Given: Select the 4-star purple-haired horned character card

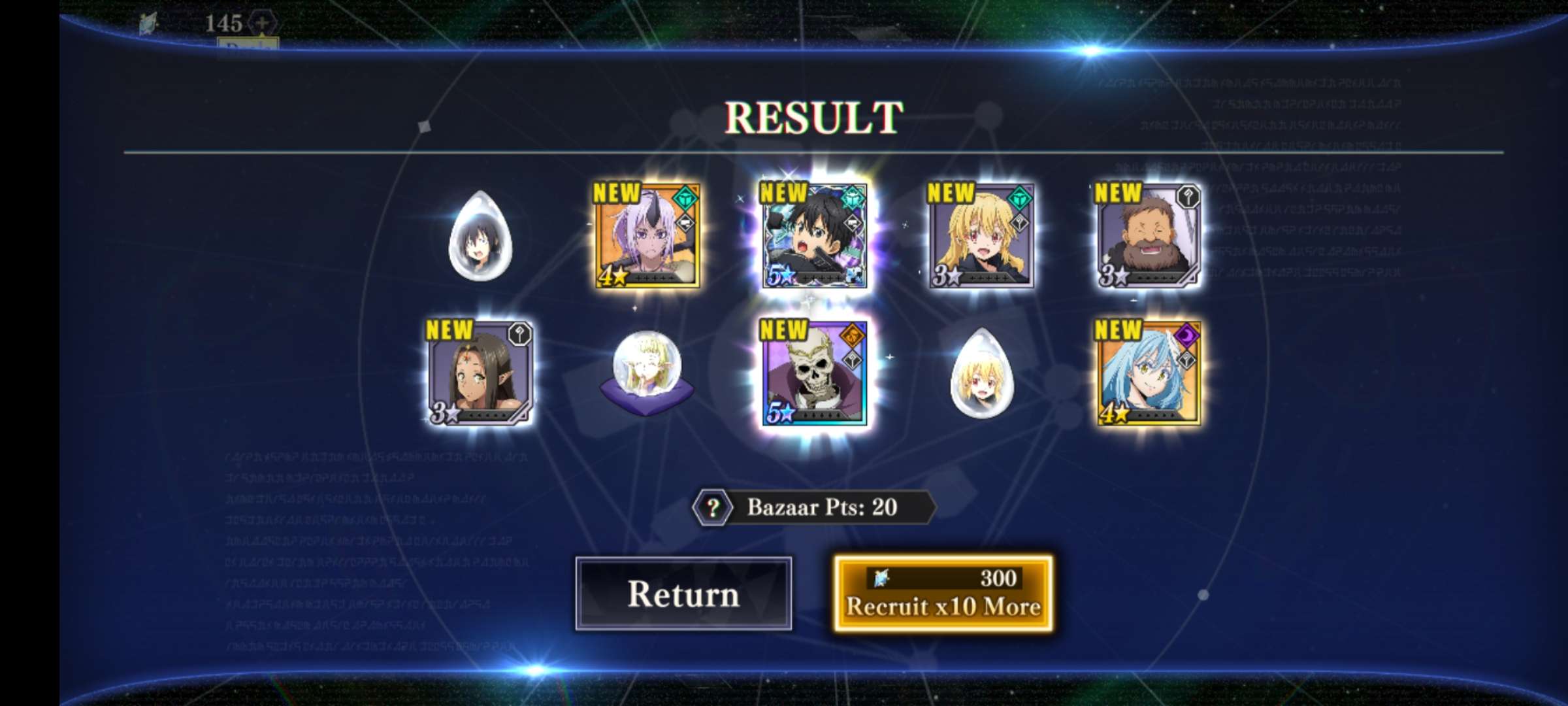Looking at the screenshot, I should tap(647, 236).
